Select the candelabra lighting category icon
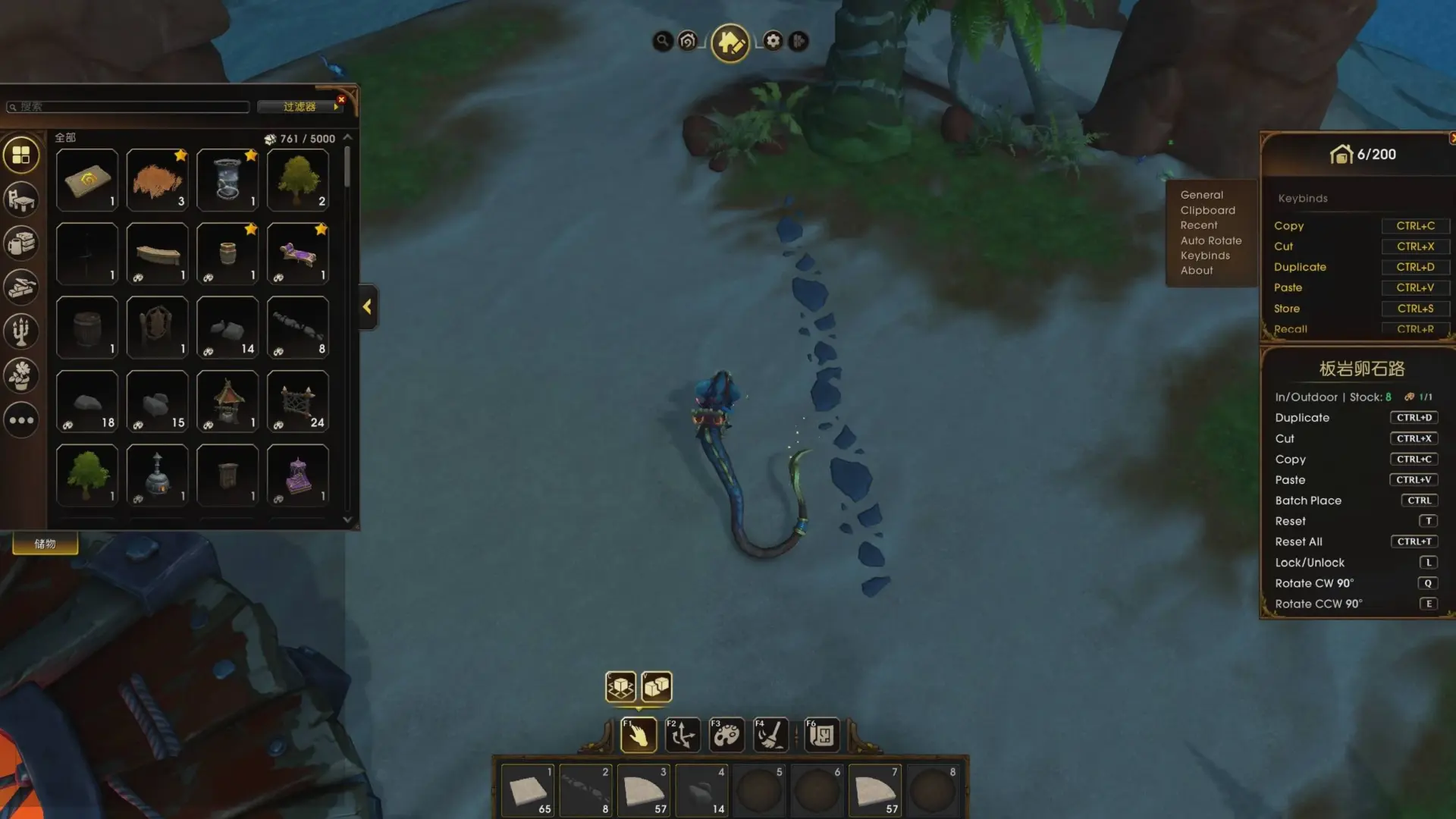Screen dimensions: 1456x819 (20, 331)
